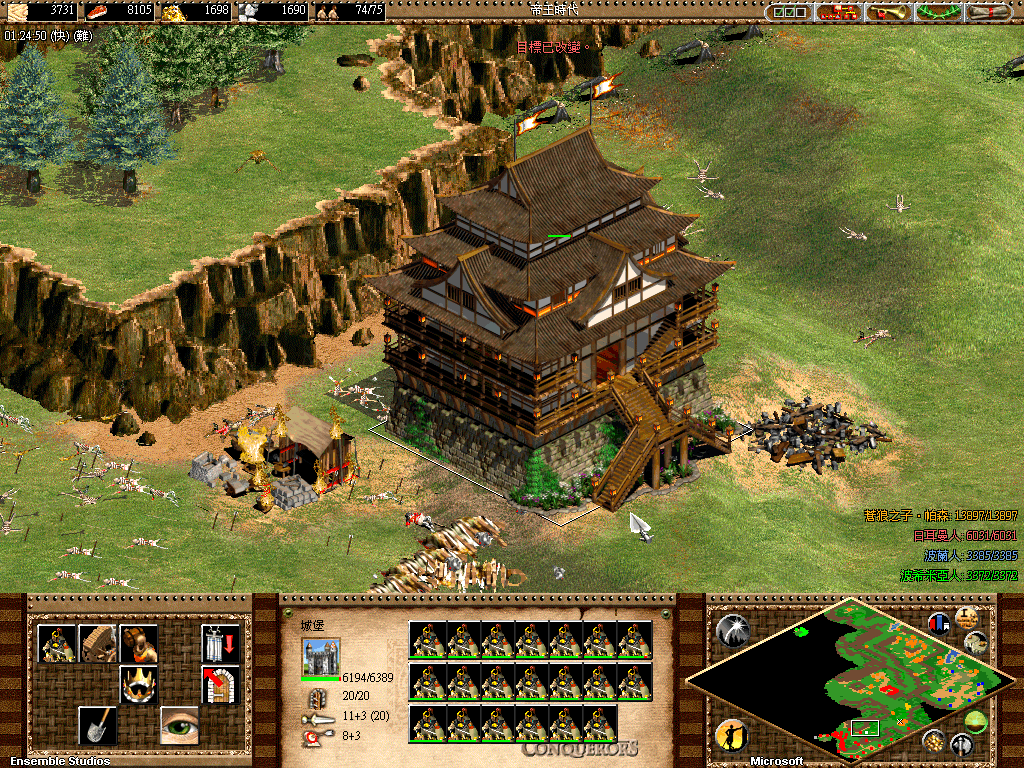Screen dimensions: 1024x768
Task: Build a Trebuchet at the castle
Action: click(x=98, y=643)
